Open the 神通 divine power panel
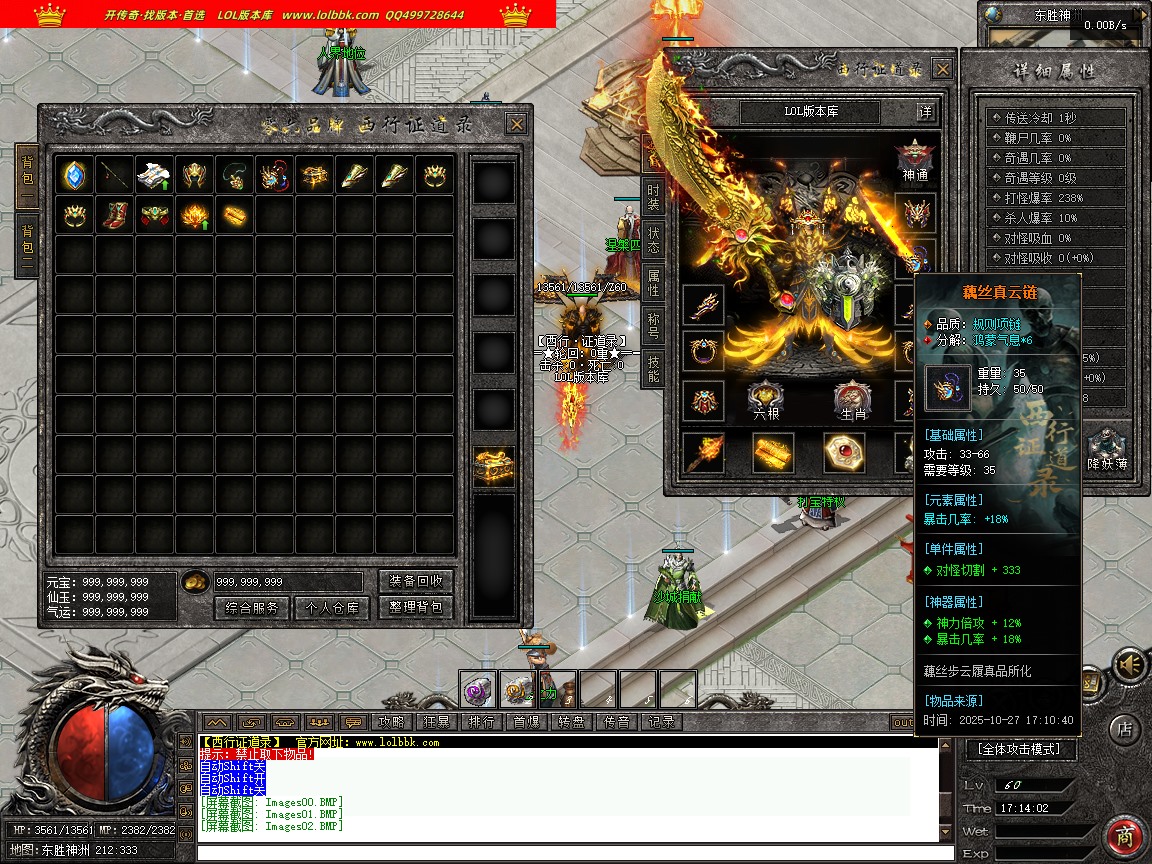This screenshot has width=1152, height=864. (x=915, y=160)
